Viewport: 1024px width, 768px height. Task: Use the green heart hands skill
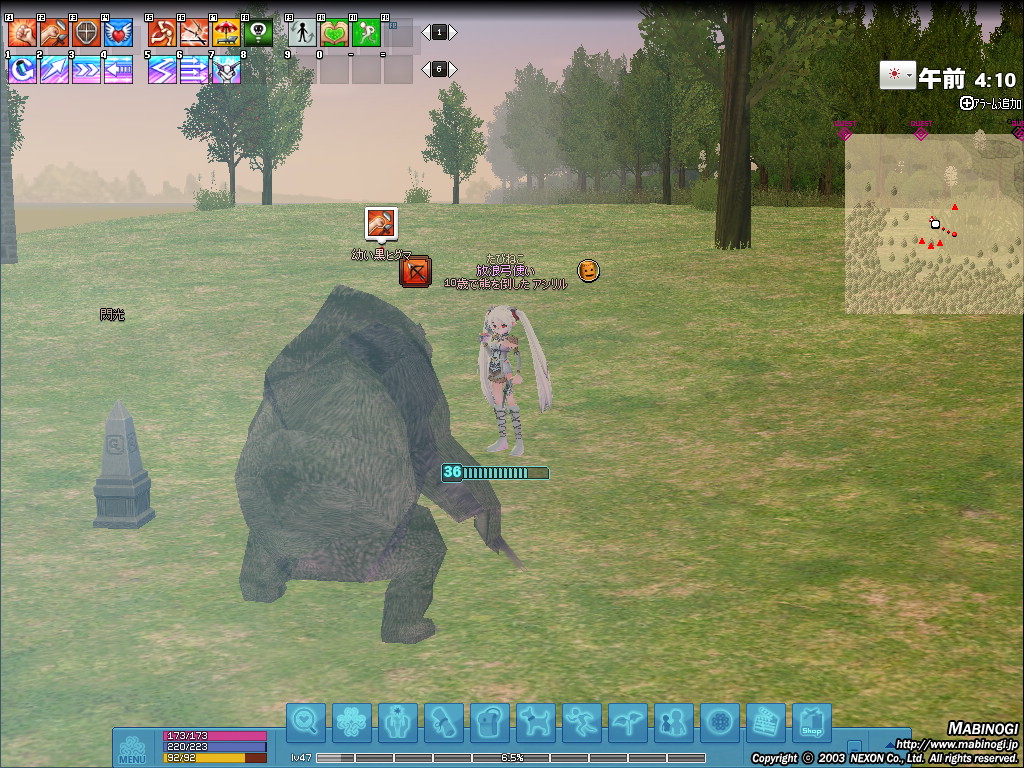334,33
